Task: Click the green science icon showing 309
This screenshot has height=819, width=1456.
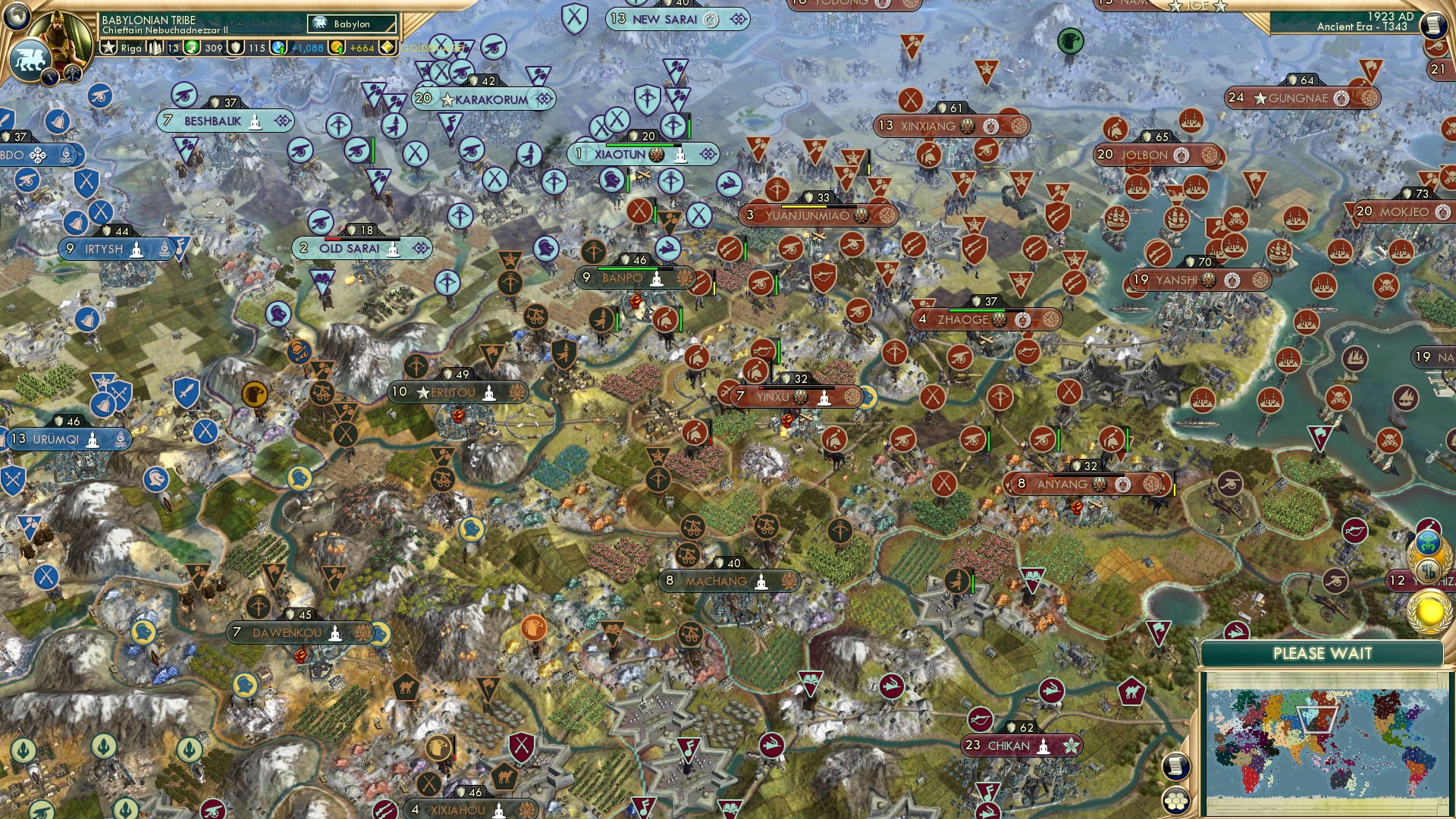Action: [191, 48]
